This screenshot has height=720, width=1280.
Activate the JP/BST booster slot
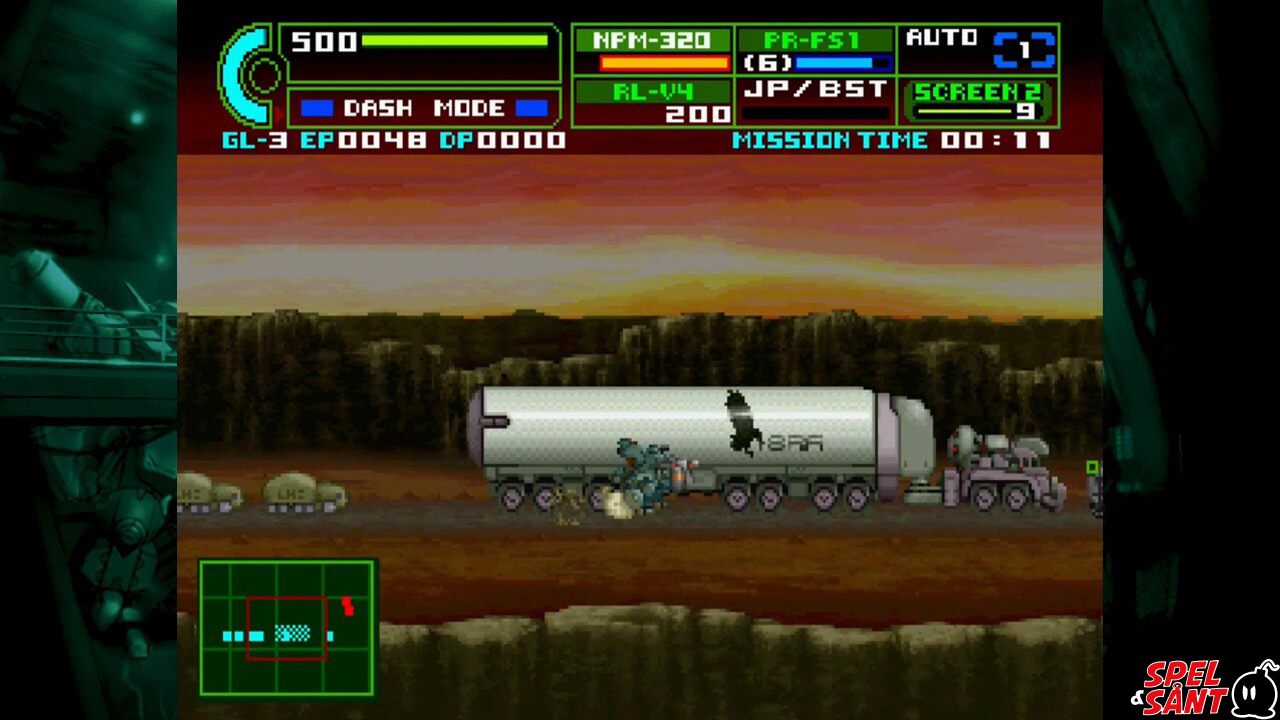(x=815, y=102)
